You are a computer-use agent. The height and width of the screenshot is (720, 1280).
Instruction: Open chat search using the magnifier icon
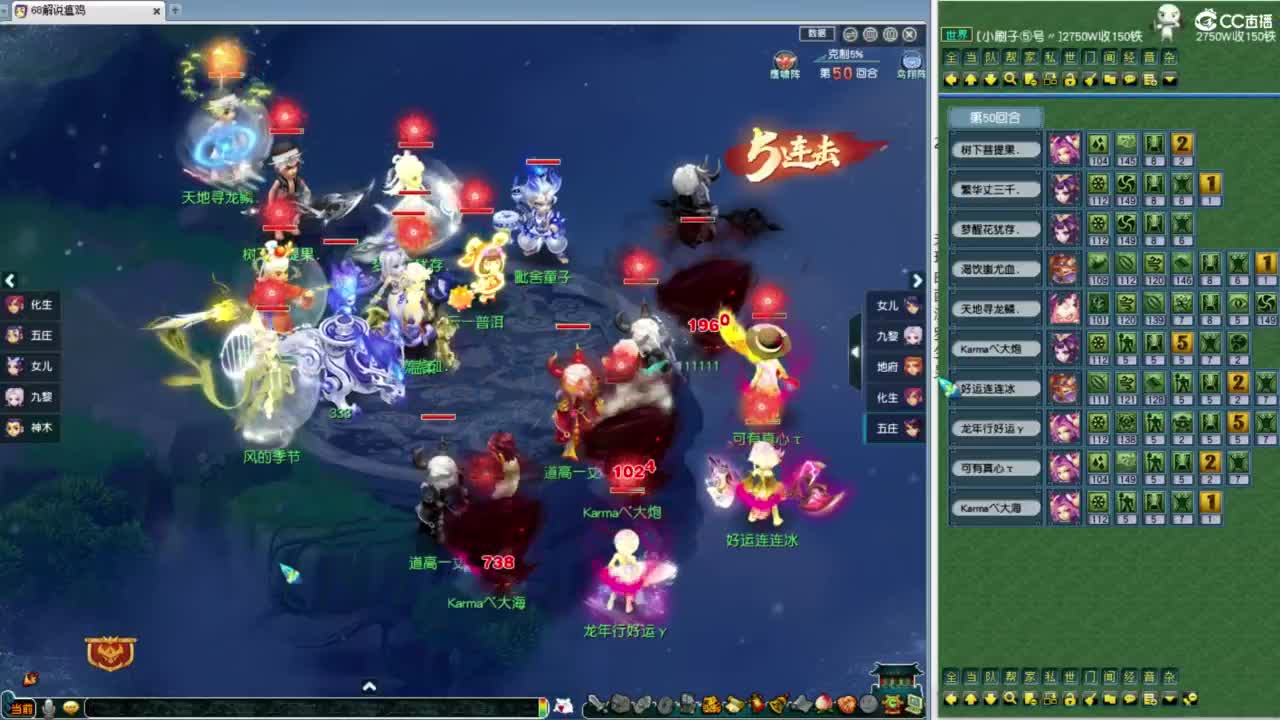(1007, 79)
